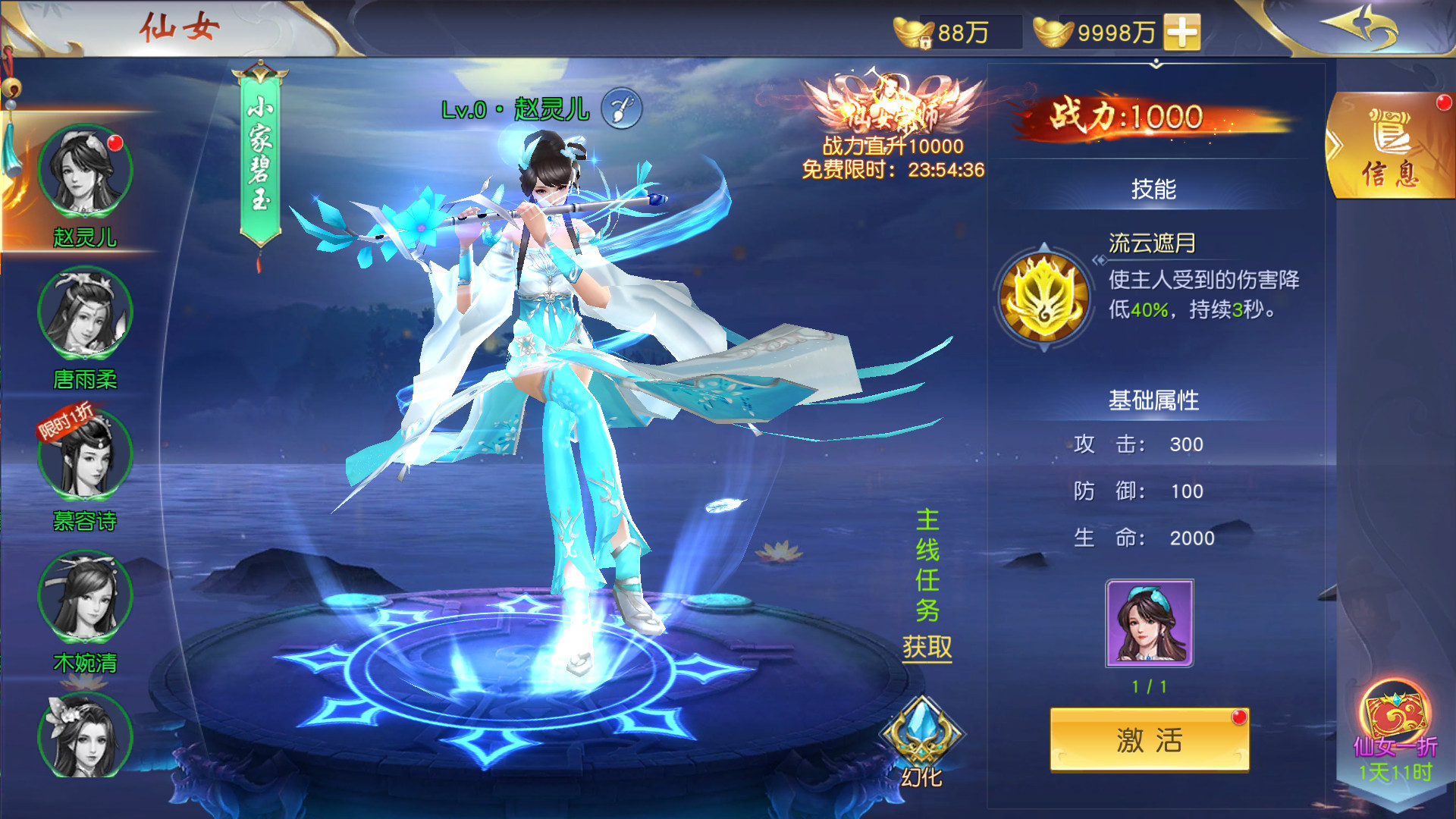The width and height of the screenshot is (1456, 819).
Task: Follow the 获取 obtain link
Action: [x=927, y=648]
